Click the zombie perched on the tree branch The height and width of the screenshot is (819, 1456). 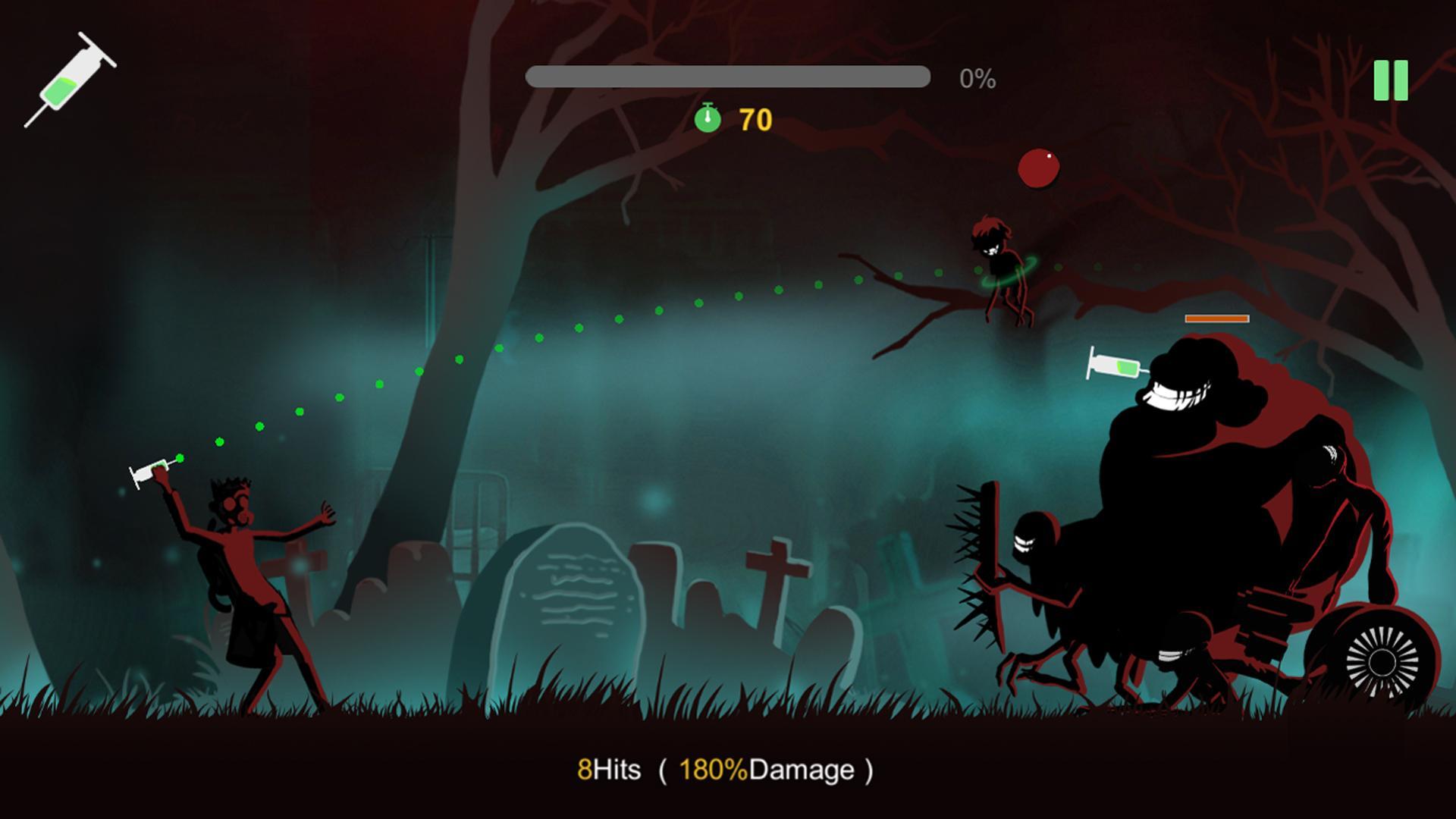(1001, 265)
